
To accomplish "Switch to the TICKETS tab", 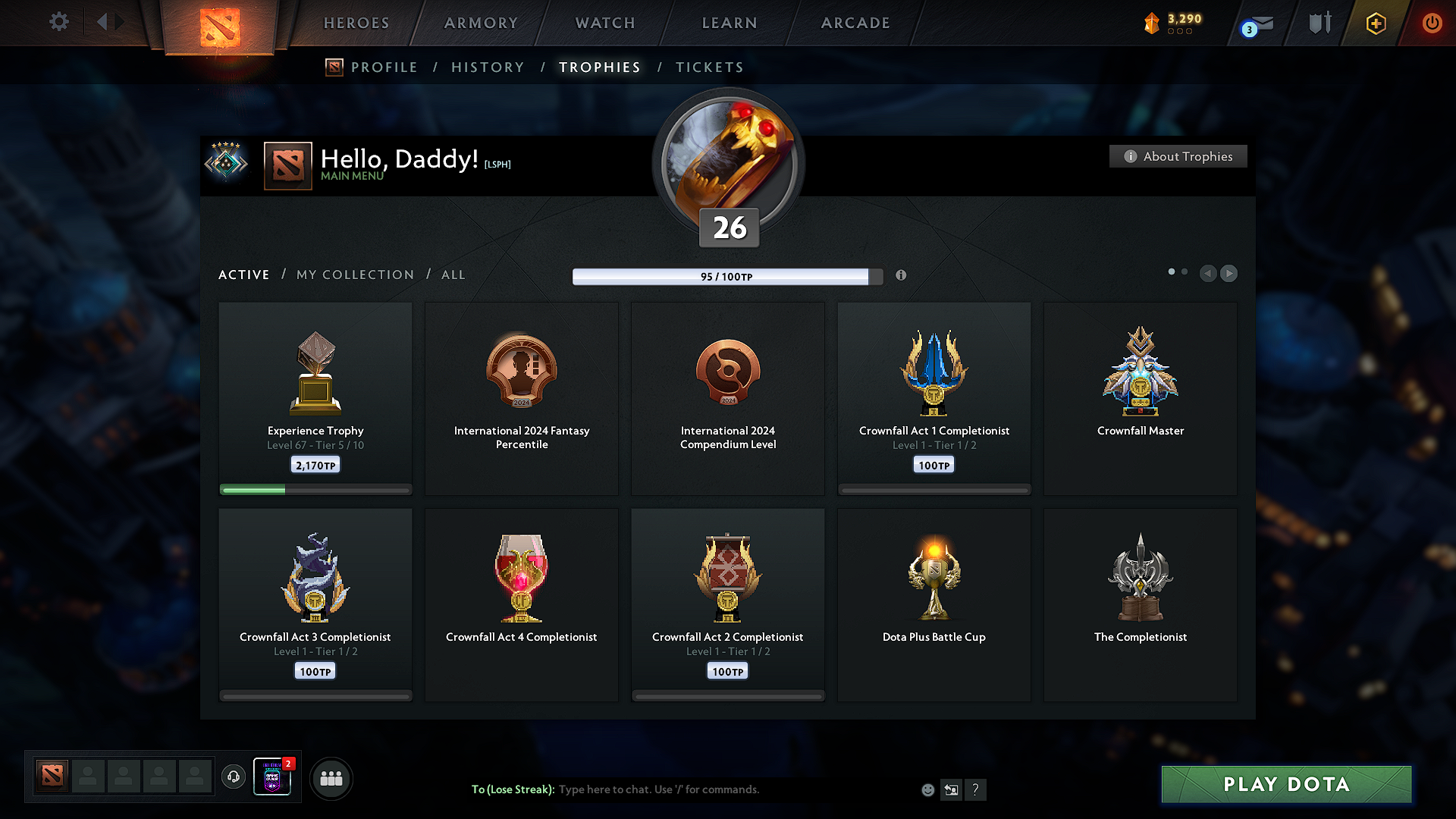I will click(709, 67).
